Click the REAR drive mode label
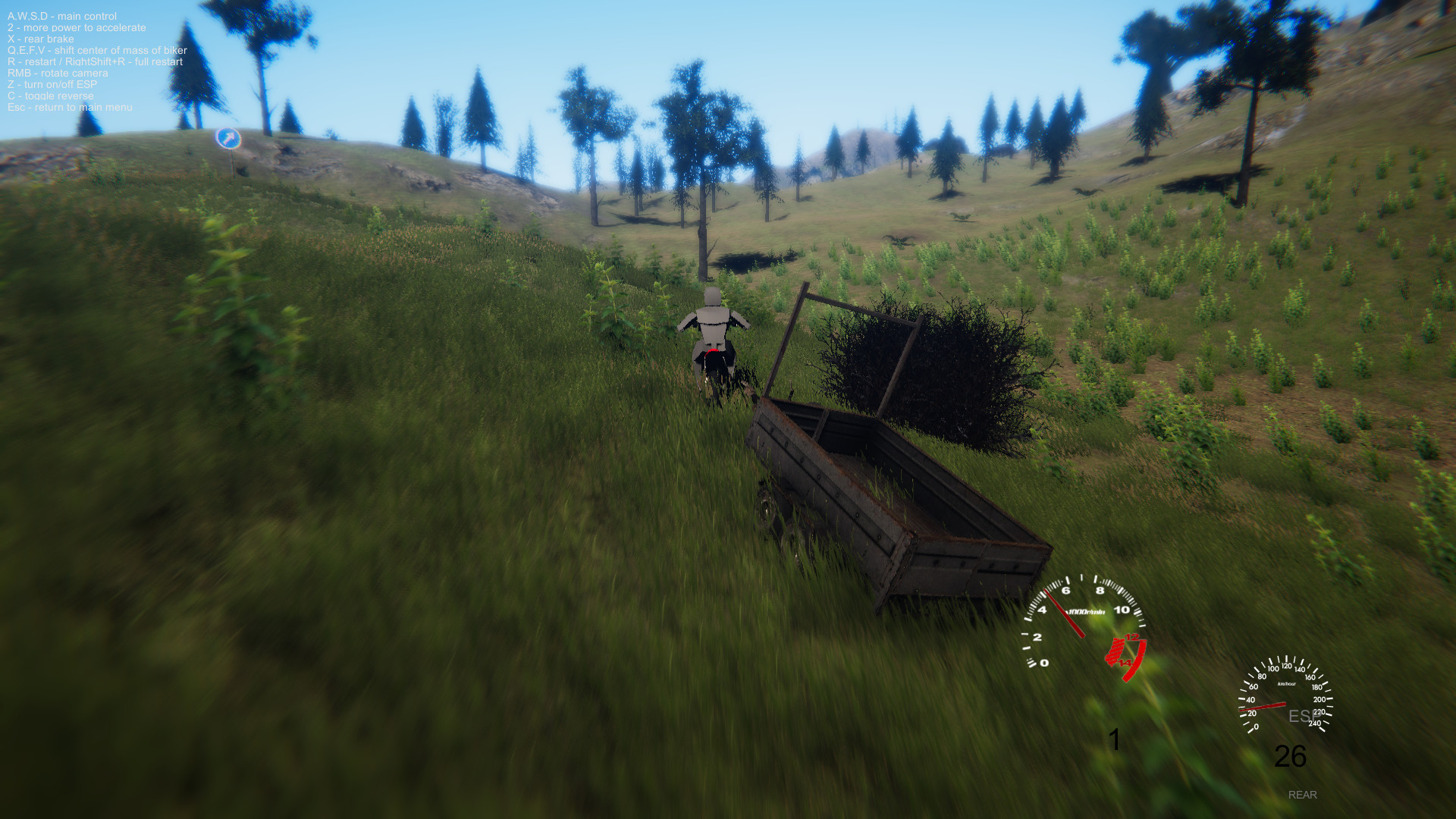This screenshot has width=1456, height=819. tap(1302, 795)
